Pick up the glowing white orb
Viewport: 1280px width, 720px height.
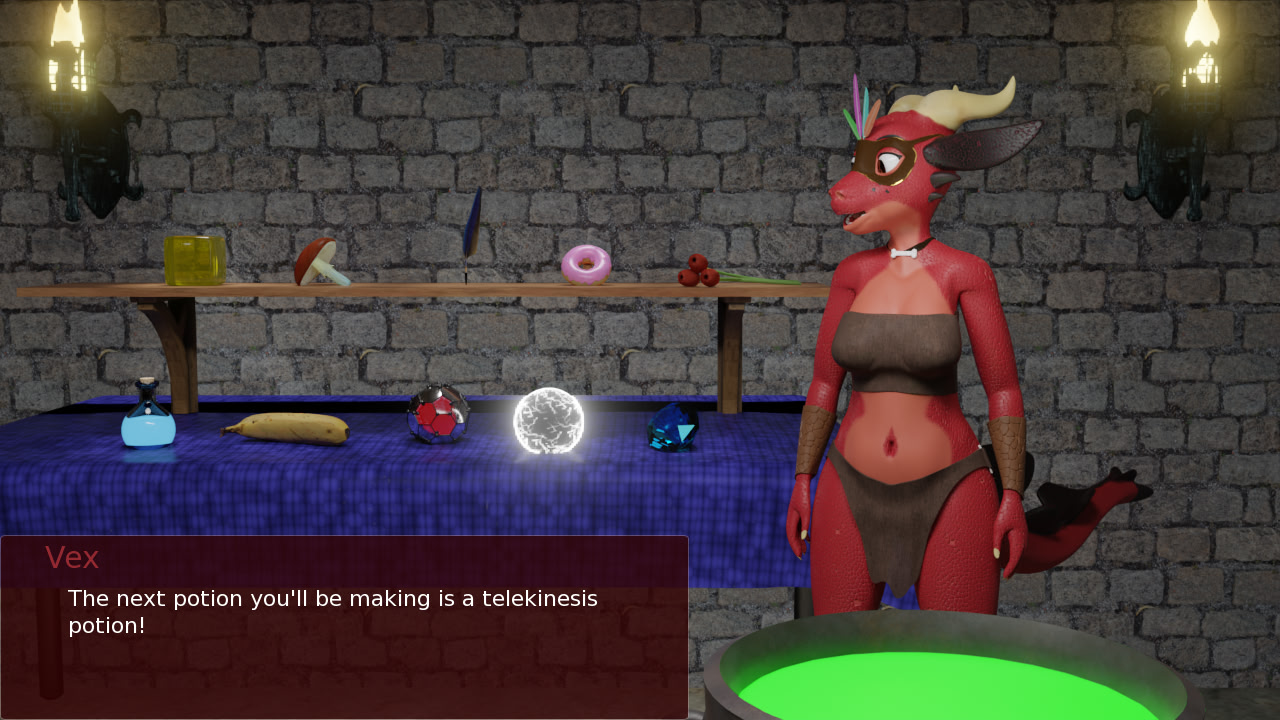[548, 420]
